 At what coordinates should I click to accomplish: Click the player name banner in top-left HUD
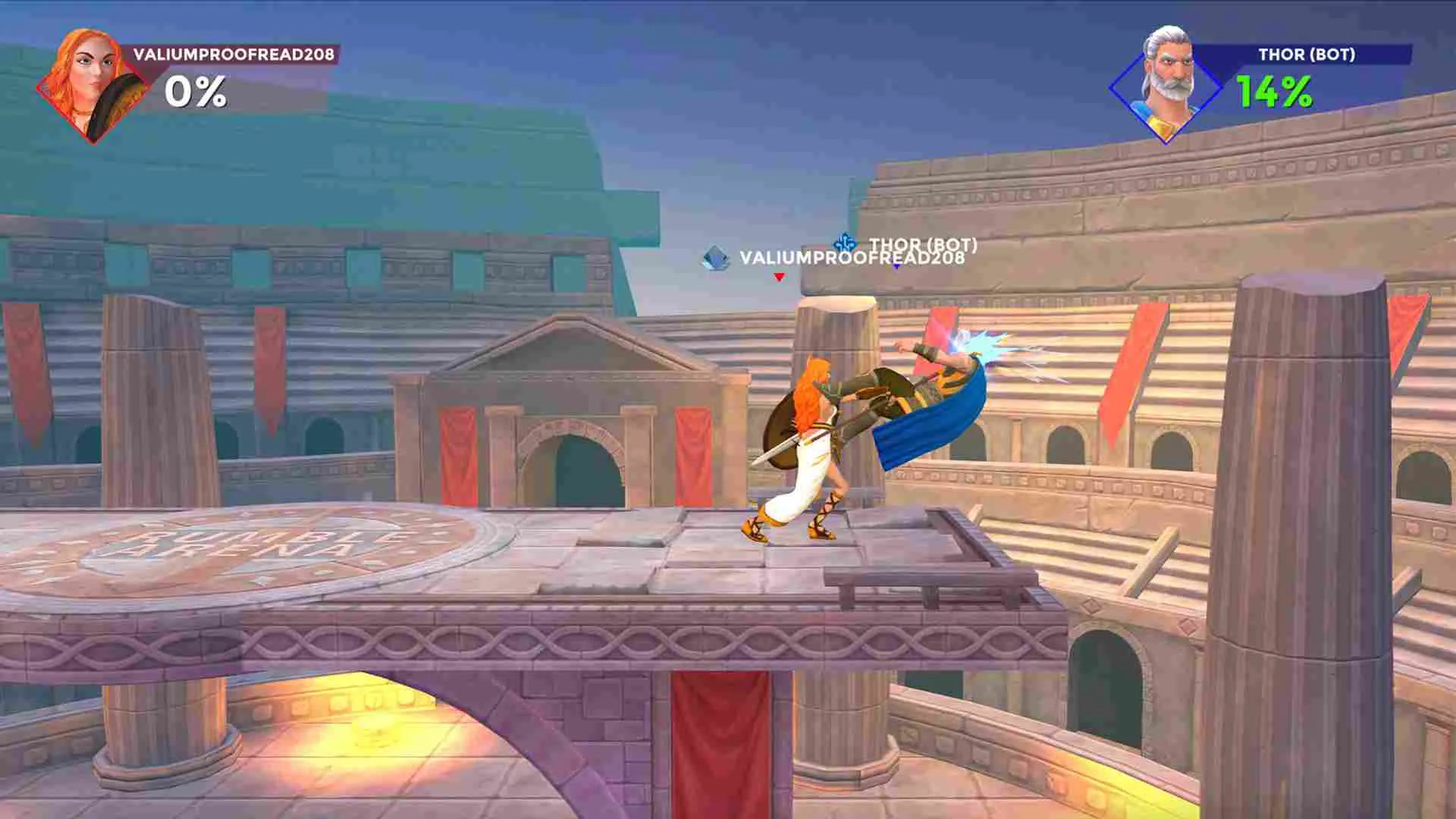(234, 55)
